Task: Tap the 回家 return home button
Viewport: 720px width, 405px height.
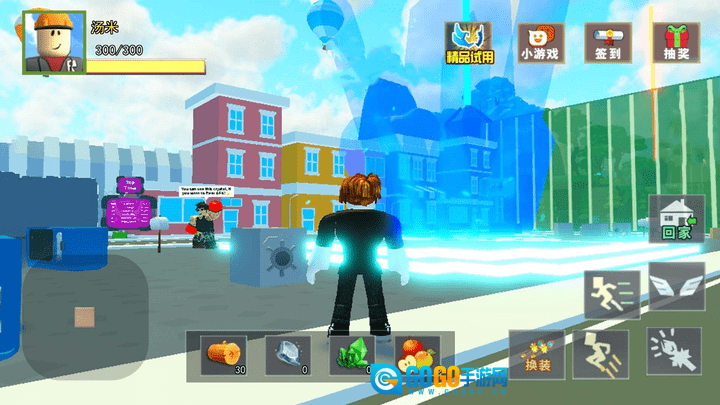Action: coord(677,218)
